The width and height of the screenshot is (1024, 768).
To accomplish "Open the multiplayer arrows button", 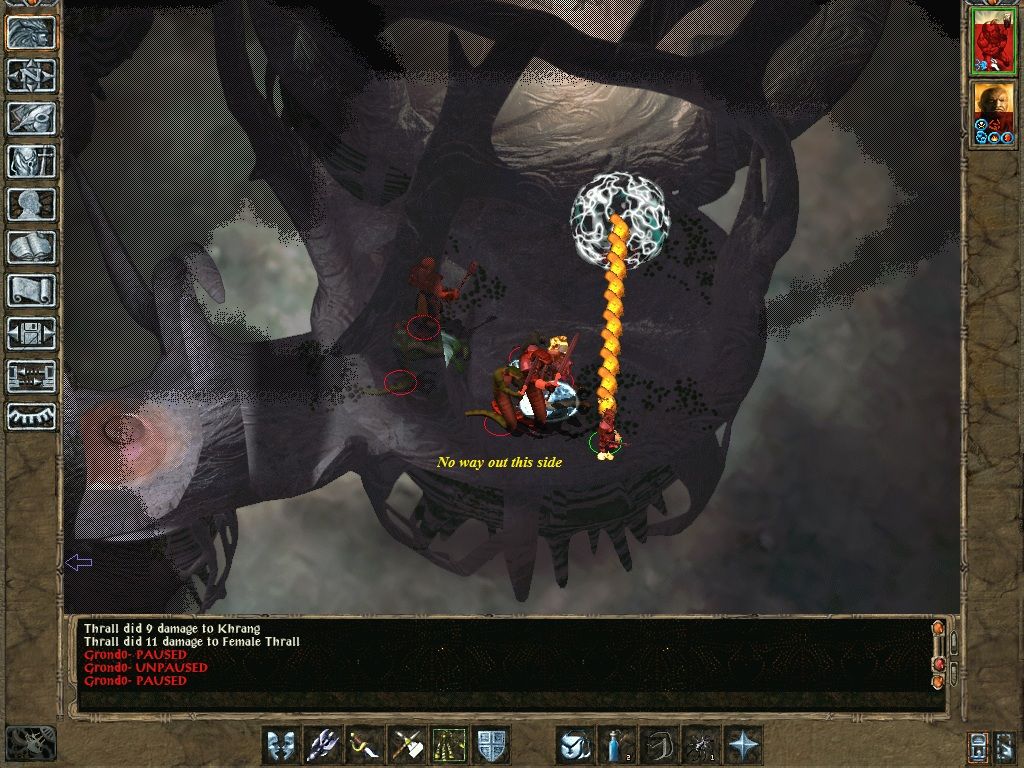I will [31, 376].
